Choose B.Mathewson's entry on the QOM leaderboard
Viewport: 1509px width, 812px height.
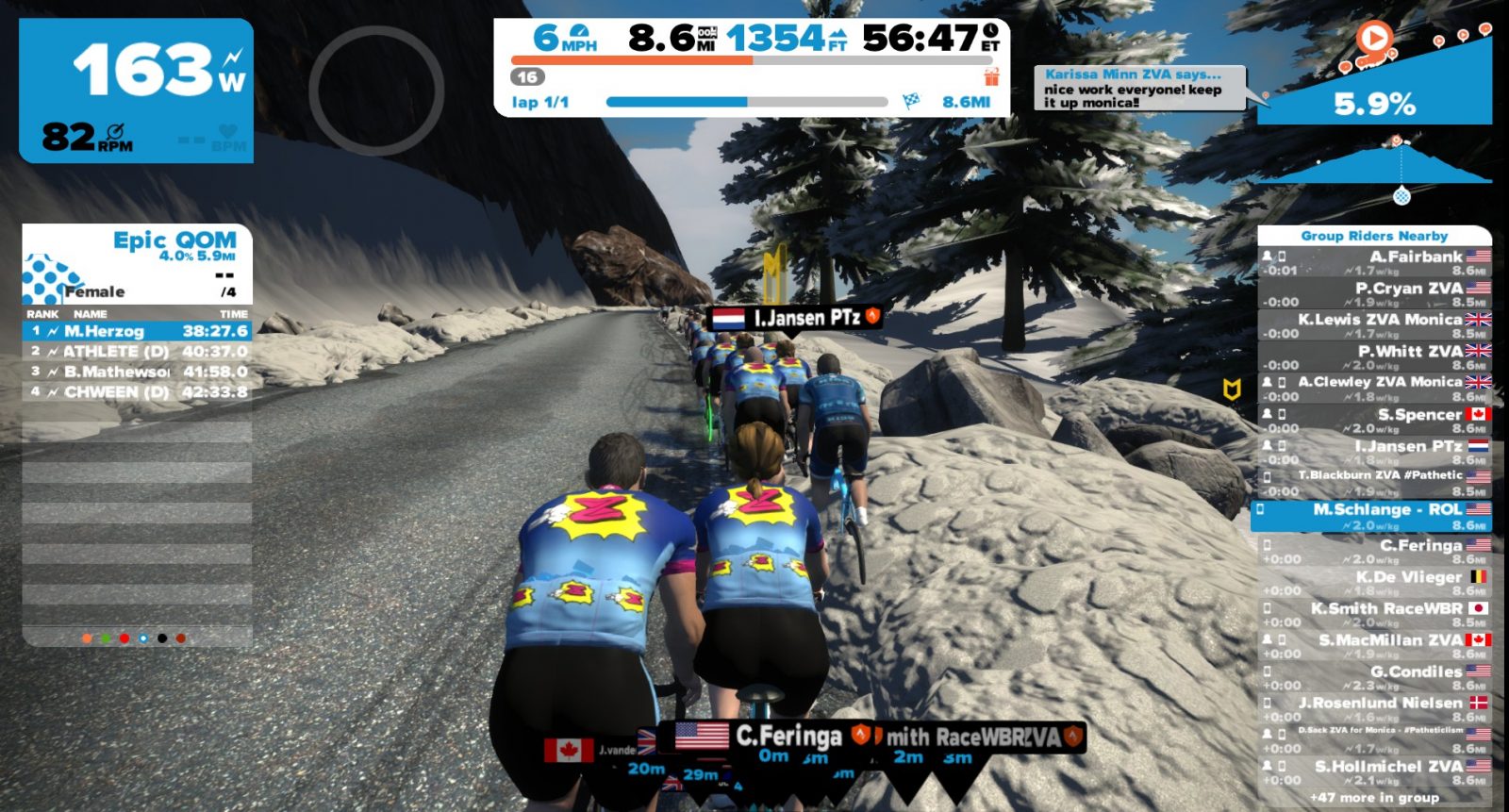[138, 372]
